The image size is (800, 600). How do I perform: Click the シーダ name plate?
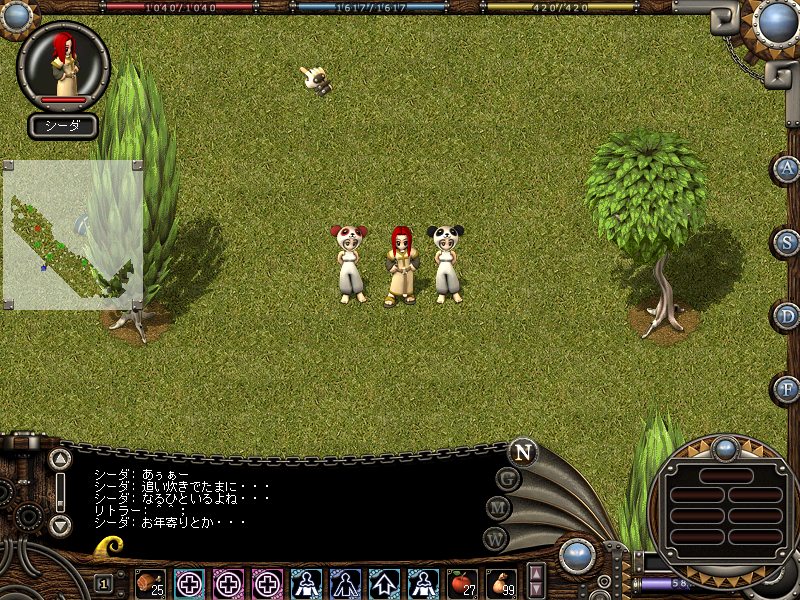(x=63, y=126)
